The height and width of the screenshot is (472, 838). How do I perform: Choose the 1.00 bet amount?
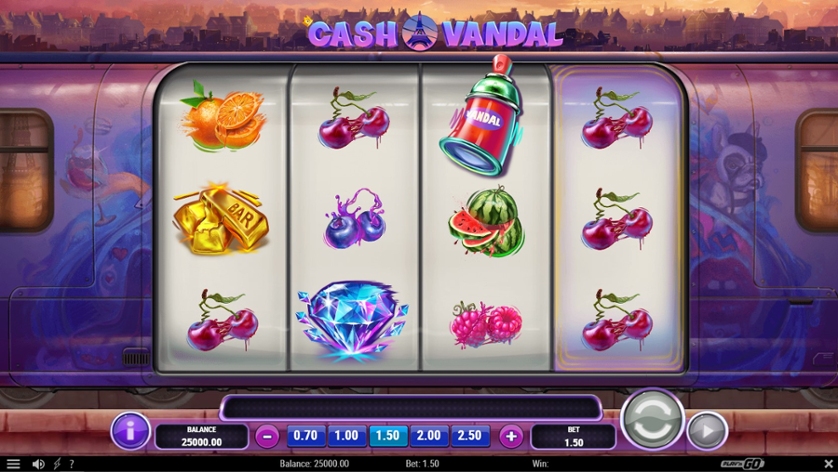click(x=346, y=436)
